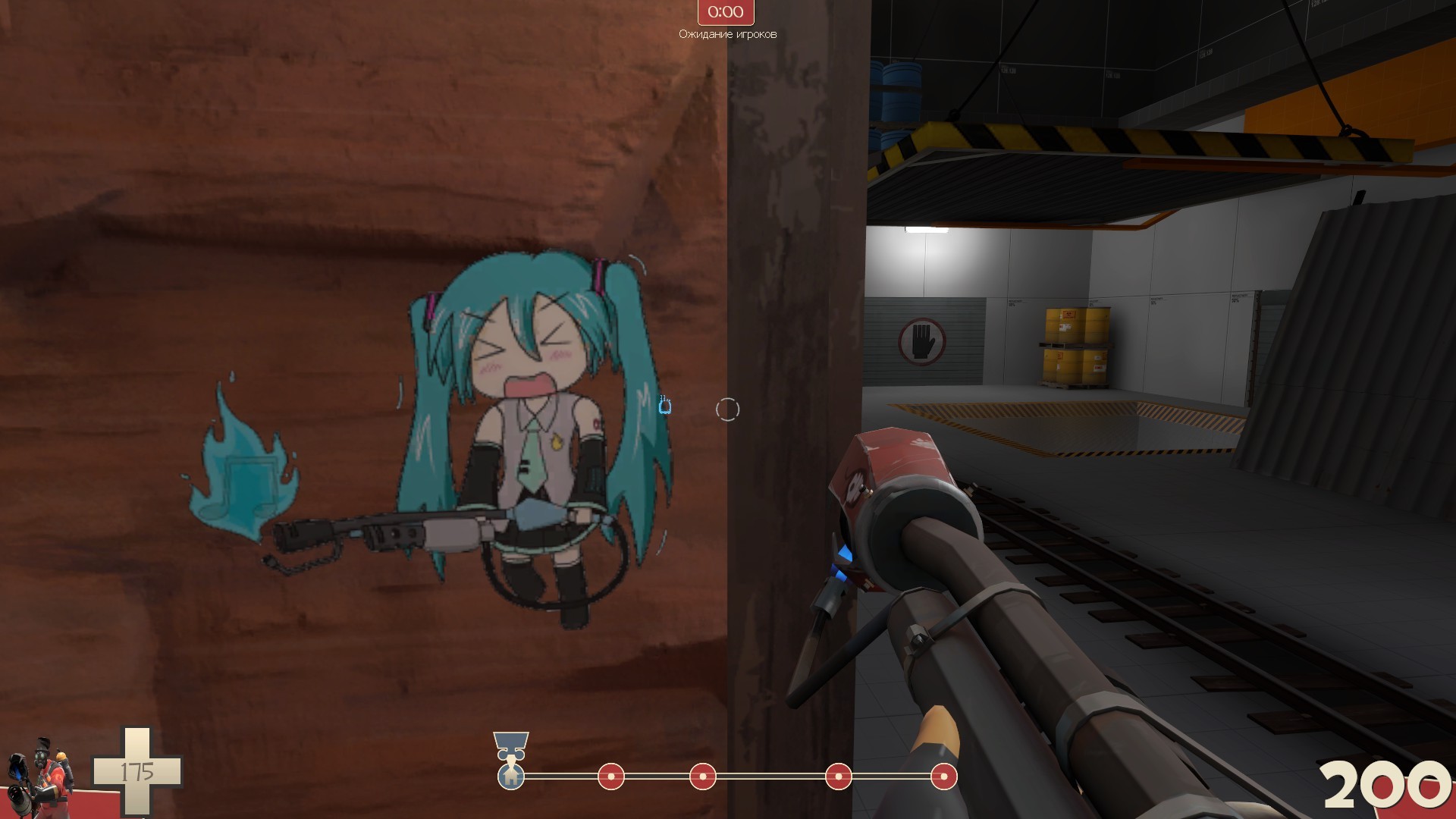
Task: Click the first red checkpoint marker
Action: pyautogui.click(x=613, y=775)
